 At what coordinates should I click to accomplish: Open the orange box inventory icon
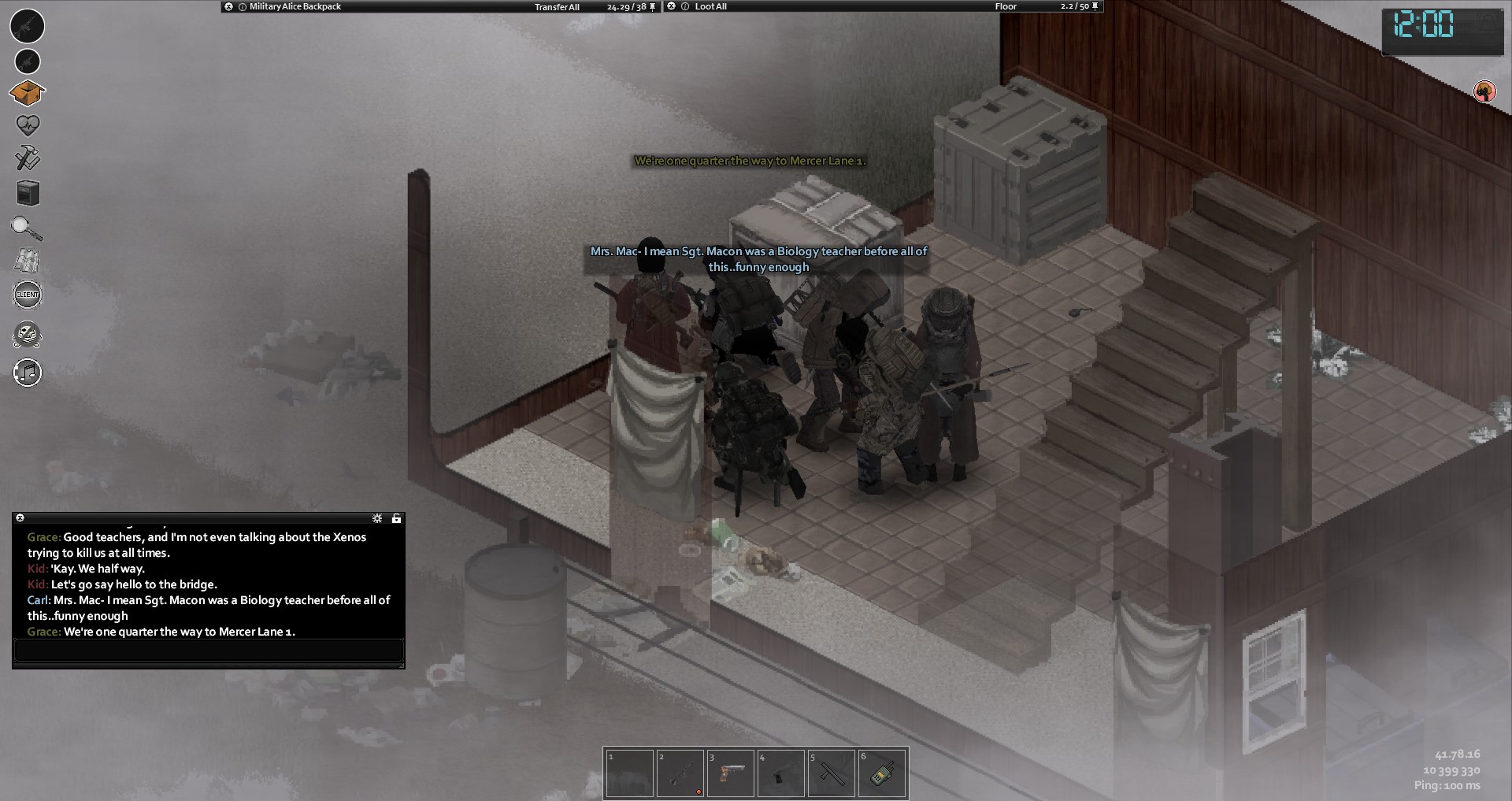(27, 93)
